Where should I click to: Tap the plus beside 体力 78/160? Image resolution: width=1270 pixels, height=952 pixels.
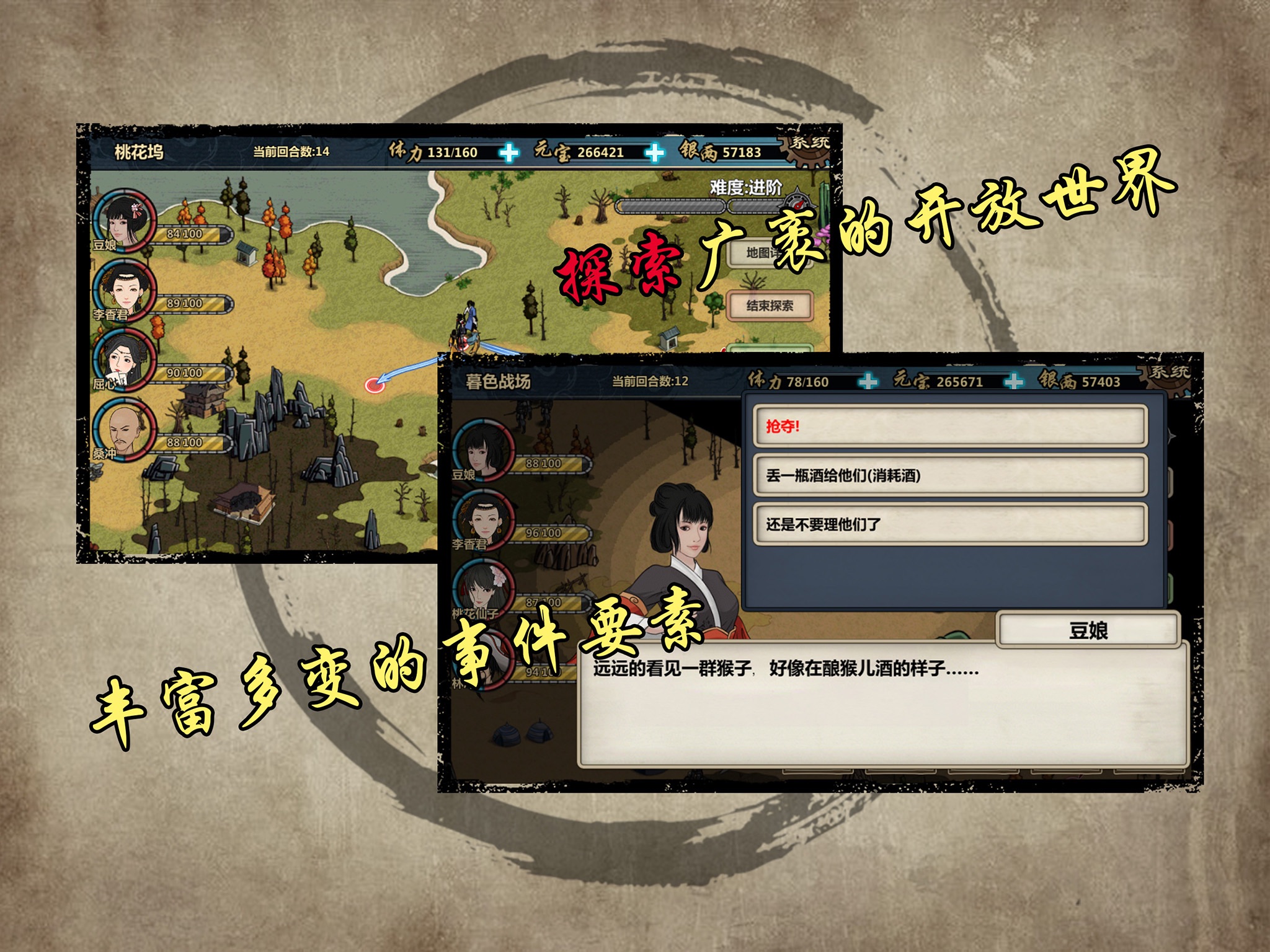coord(868,382)
